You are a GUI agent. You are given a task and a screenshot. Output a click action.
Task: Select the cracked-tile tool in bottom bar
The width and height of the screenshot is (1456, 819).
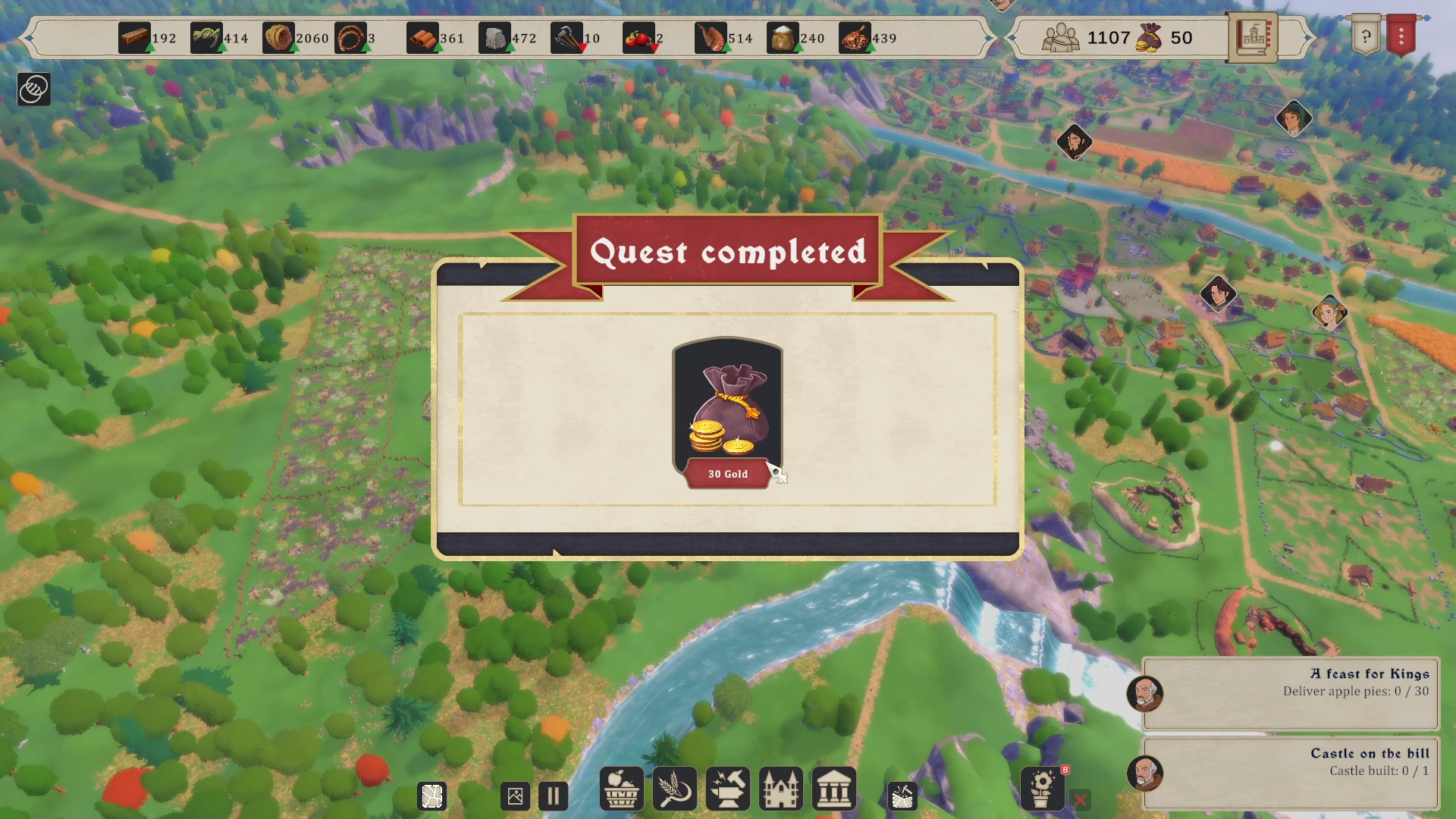pos(432,796)
